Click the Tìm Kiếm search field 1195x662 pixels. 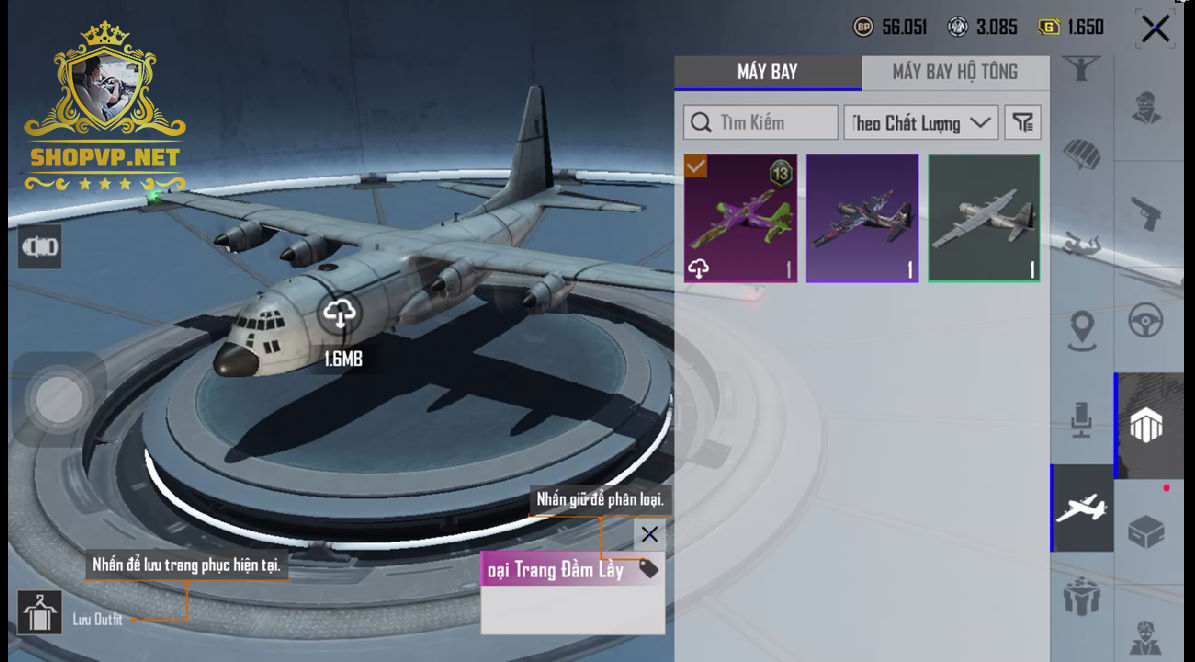point(761,123)
